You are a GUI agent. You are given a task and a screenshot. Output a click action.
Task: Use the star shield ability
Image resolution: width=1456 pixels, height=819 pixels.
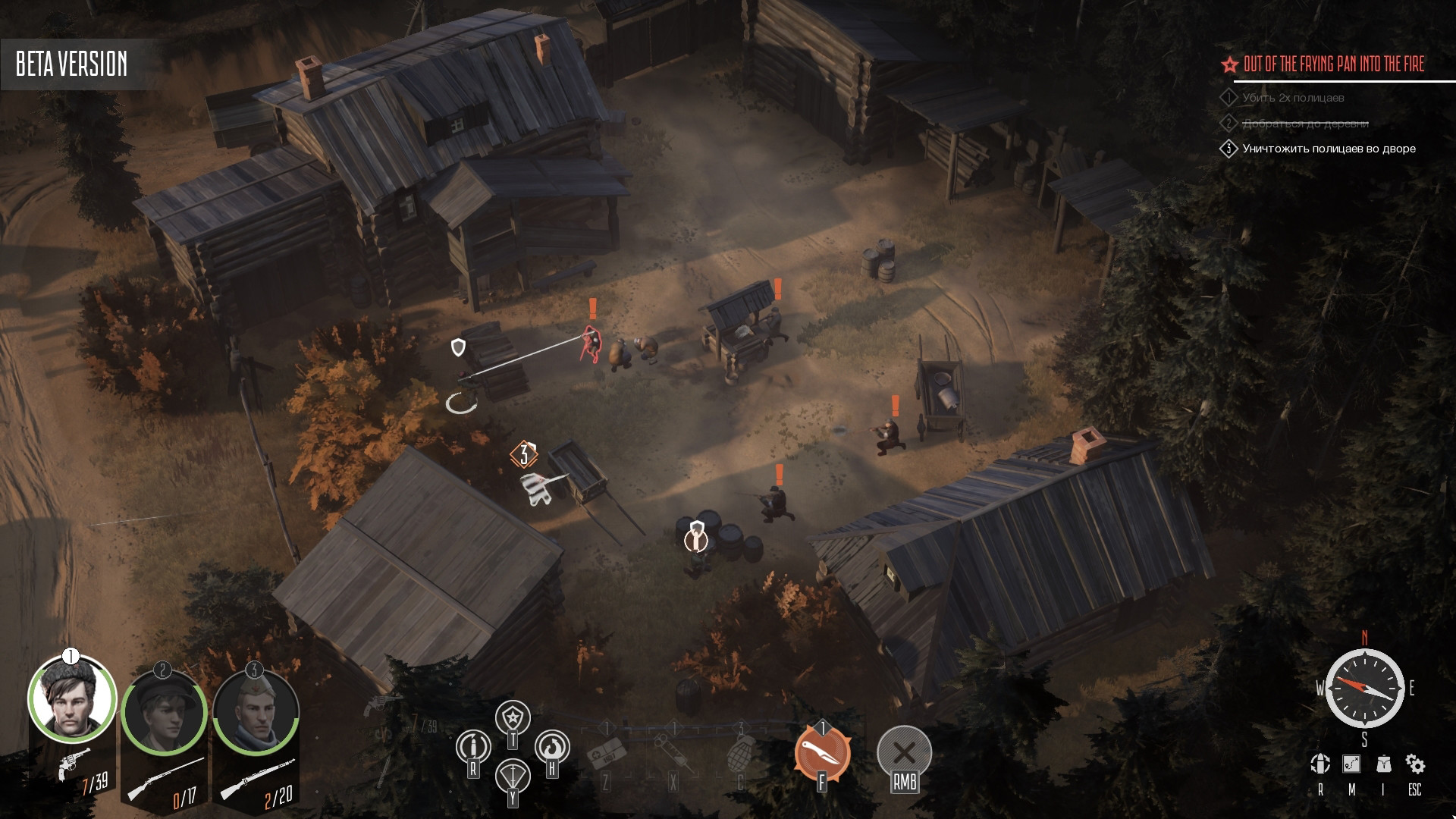point(513,717)
